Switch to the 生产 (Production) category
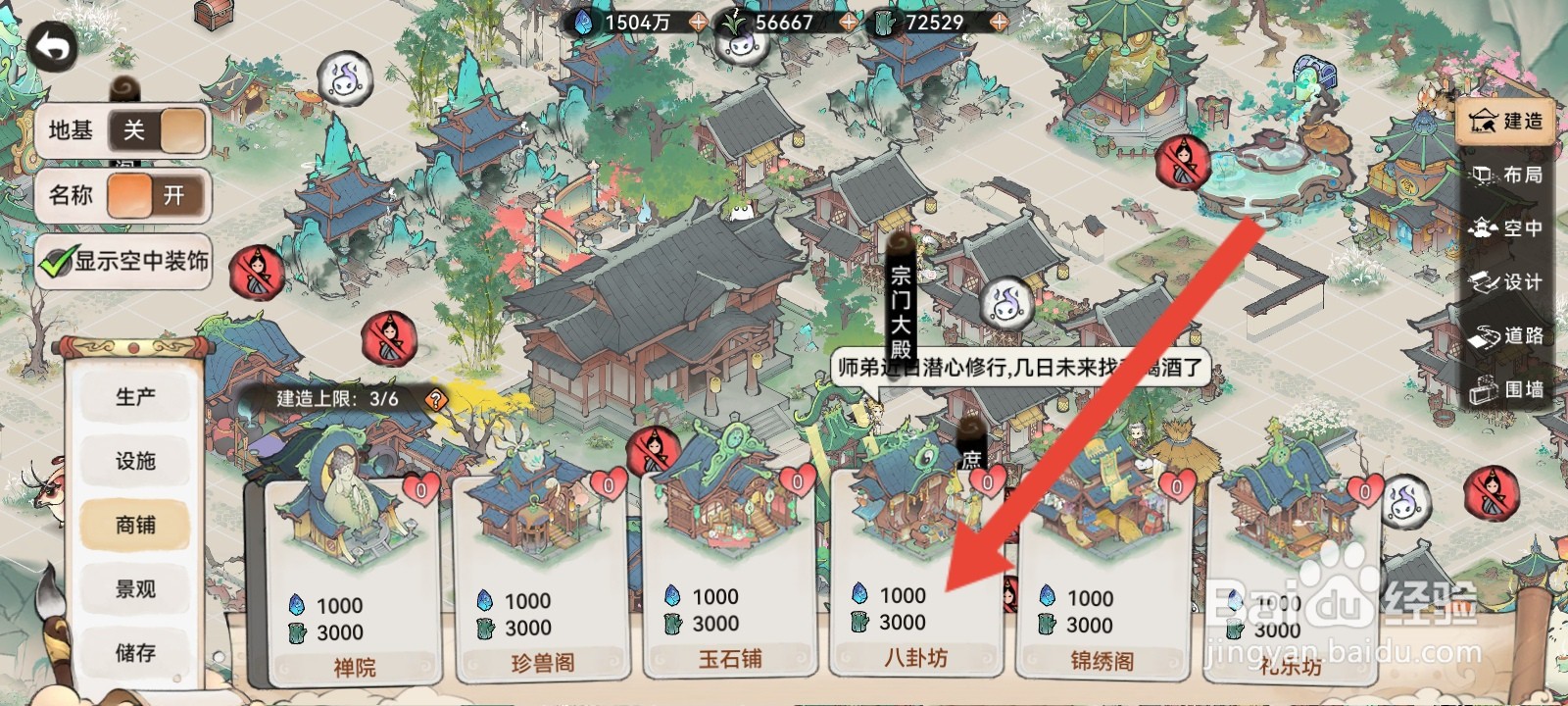1568x706 pixels. [x=137, y=396]
